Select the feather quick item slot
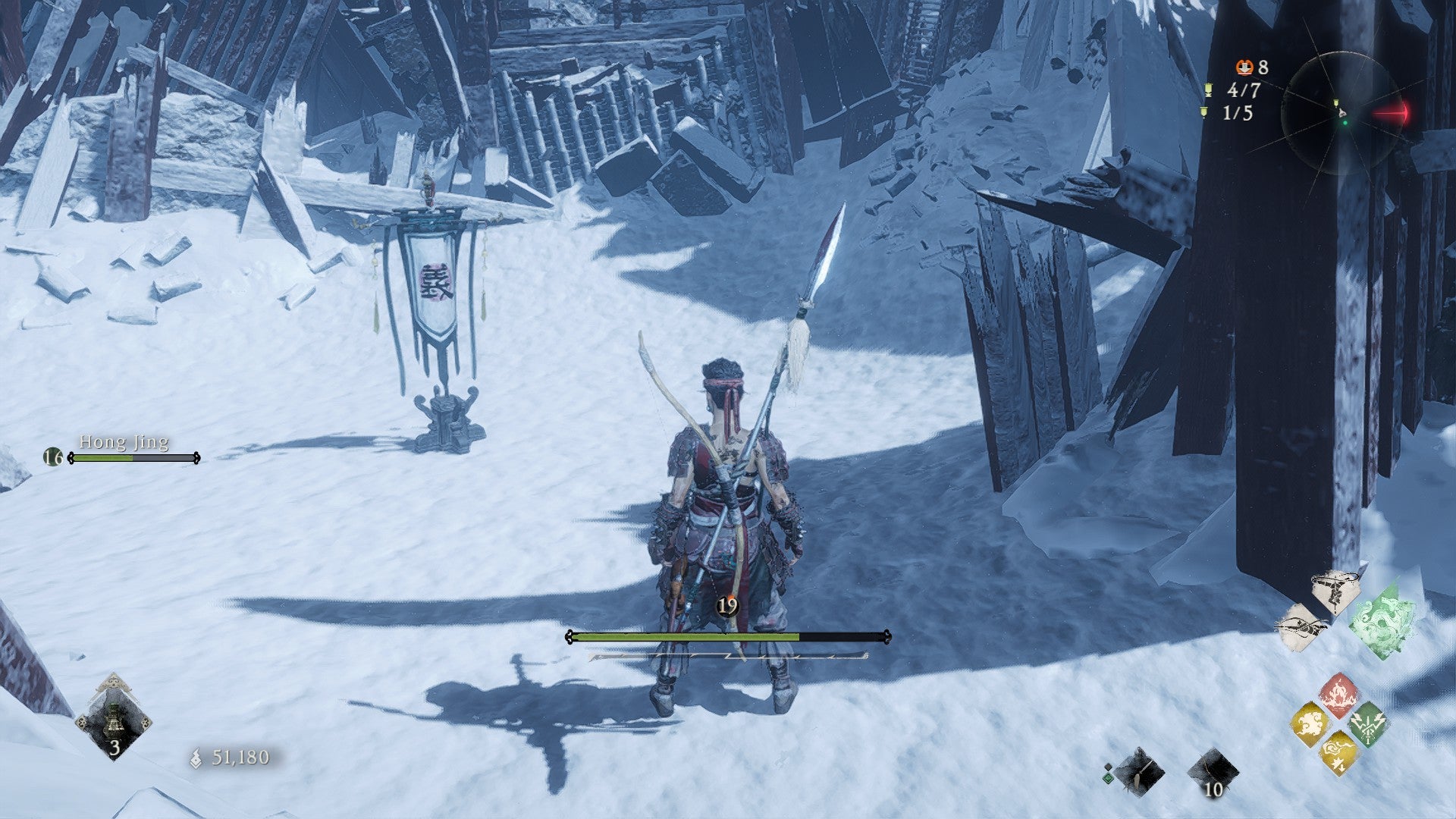The image size is (1456, 819). tap(1139, 772)
